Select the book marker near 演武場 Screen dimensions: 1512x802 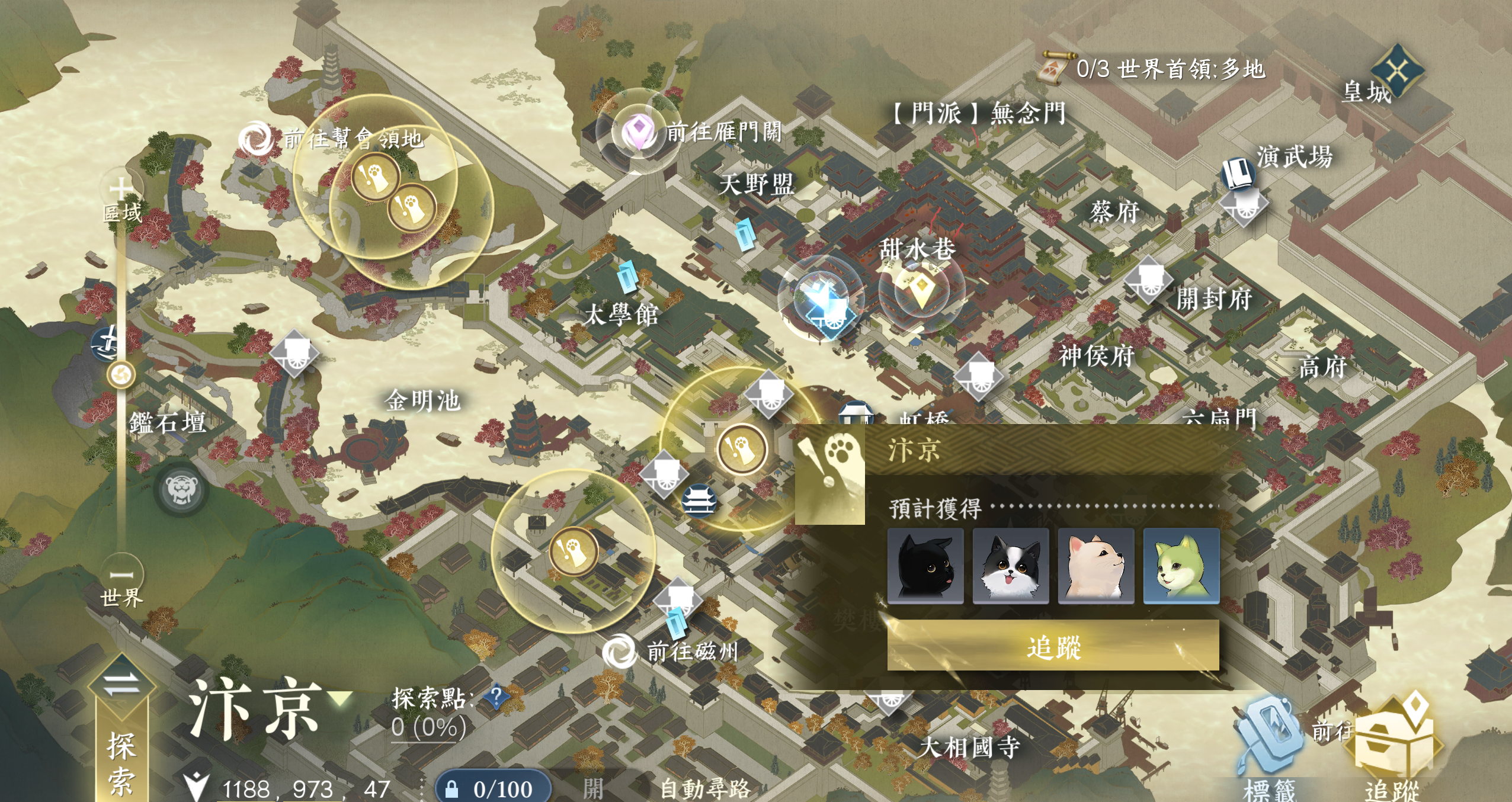[x=1238, y=173]
